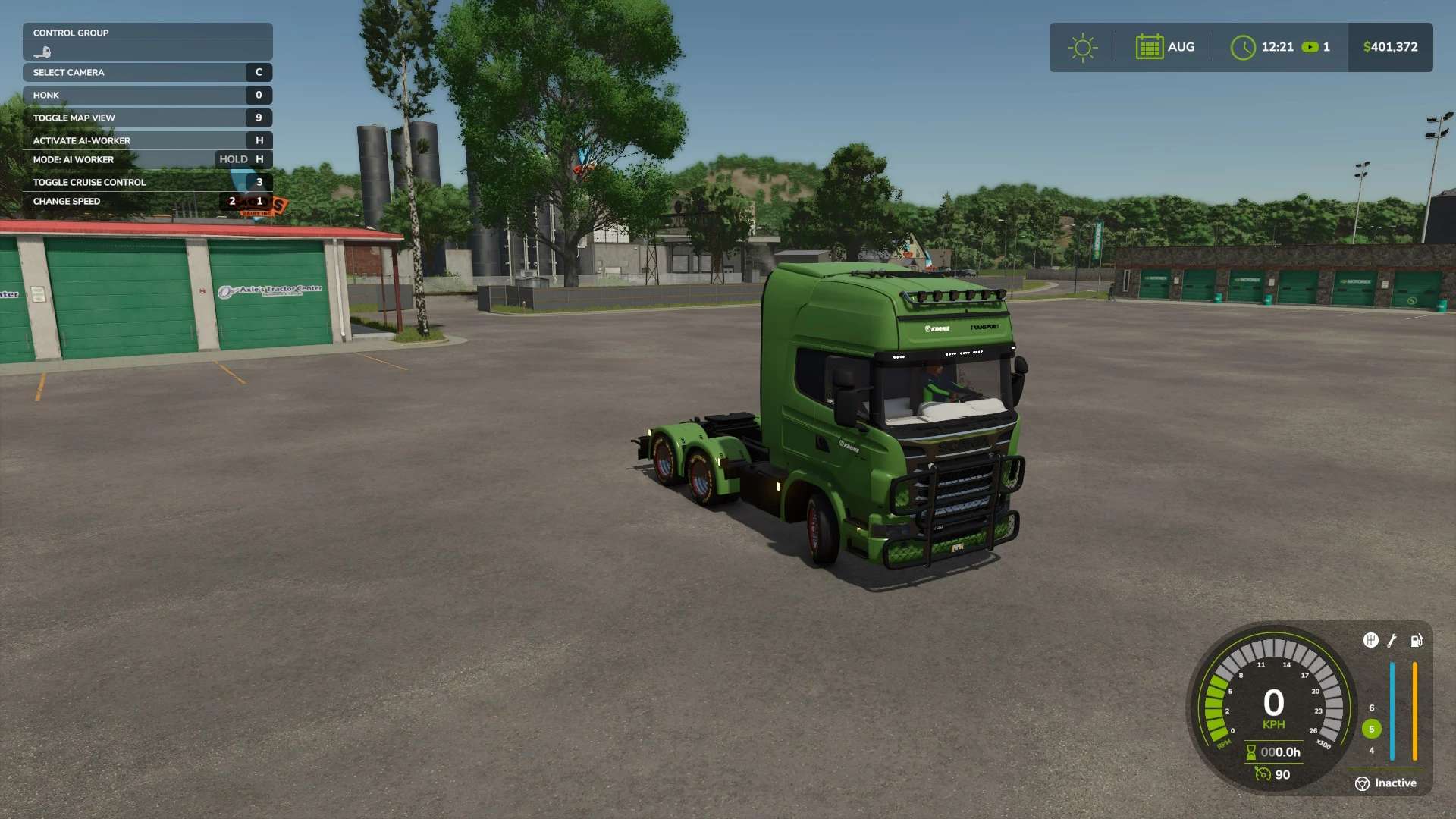Click the gear shifter icon on the dashboard

coord(1371,640)
